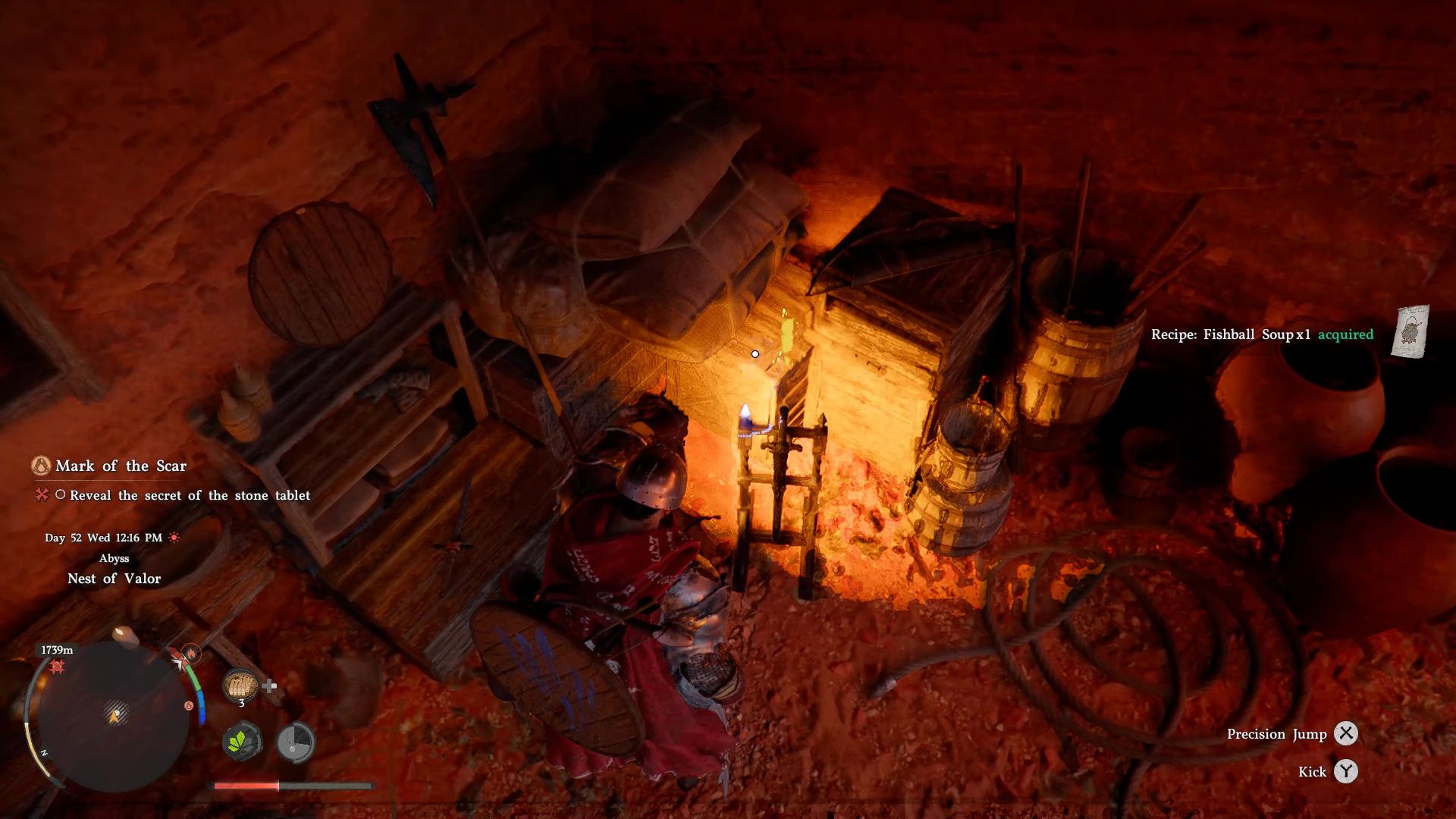
Task: Select the grilled fish quick-use item
Action: tap(240, 685)
